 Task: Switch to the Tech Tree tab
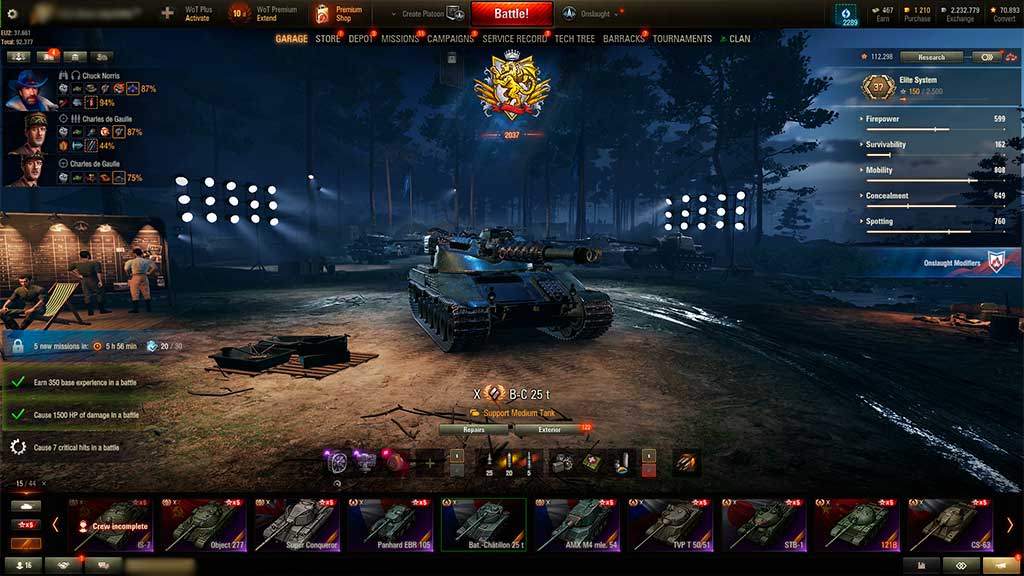tap(575, 39)
